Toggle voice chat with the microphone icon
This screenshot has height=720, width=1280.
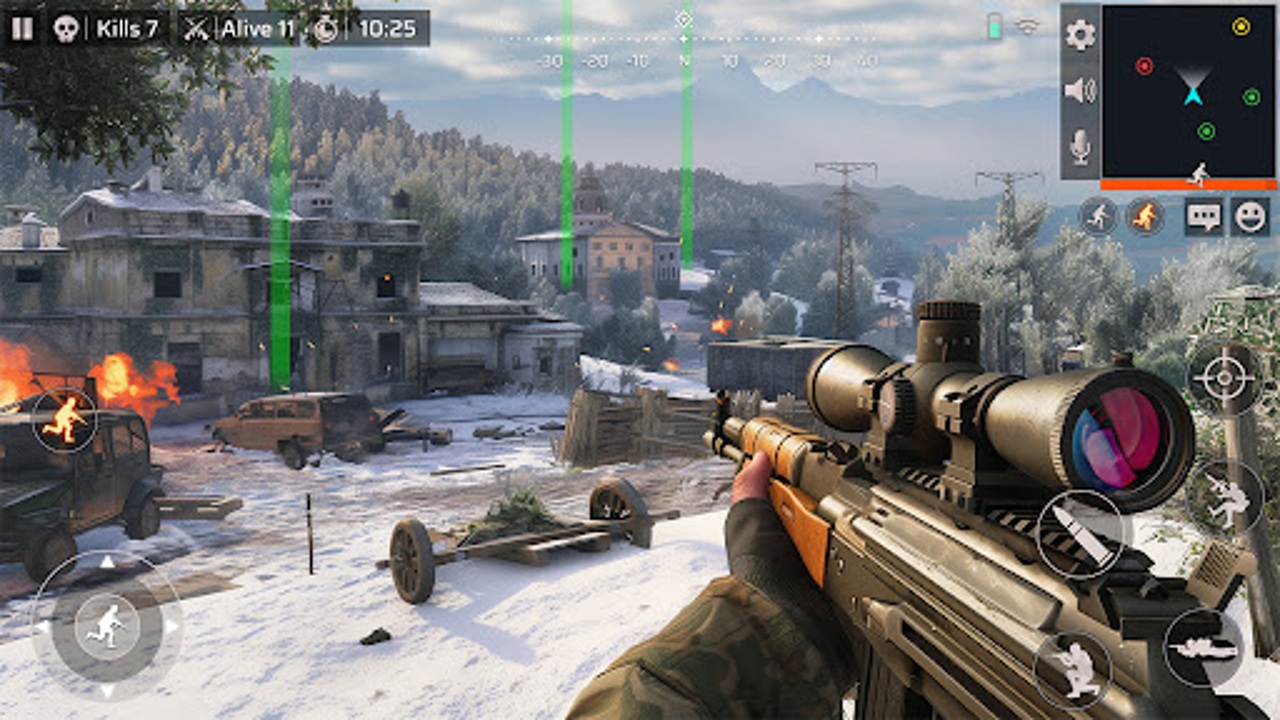point(1080,148)
